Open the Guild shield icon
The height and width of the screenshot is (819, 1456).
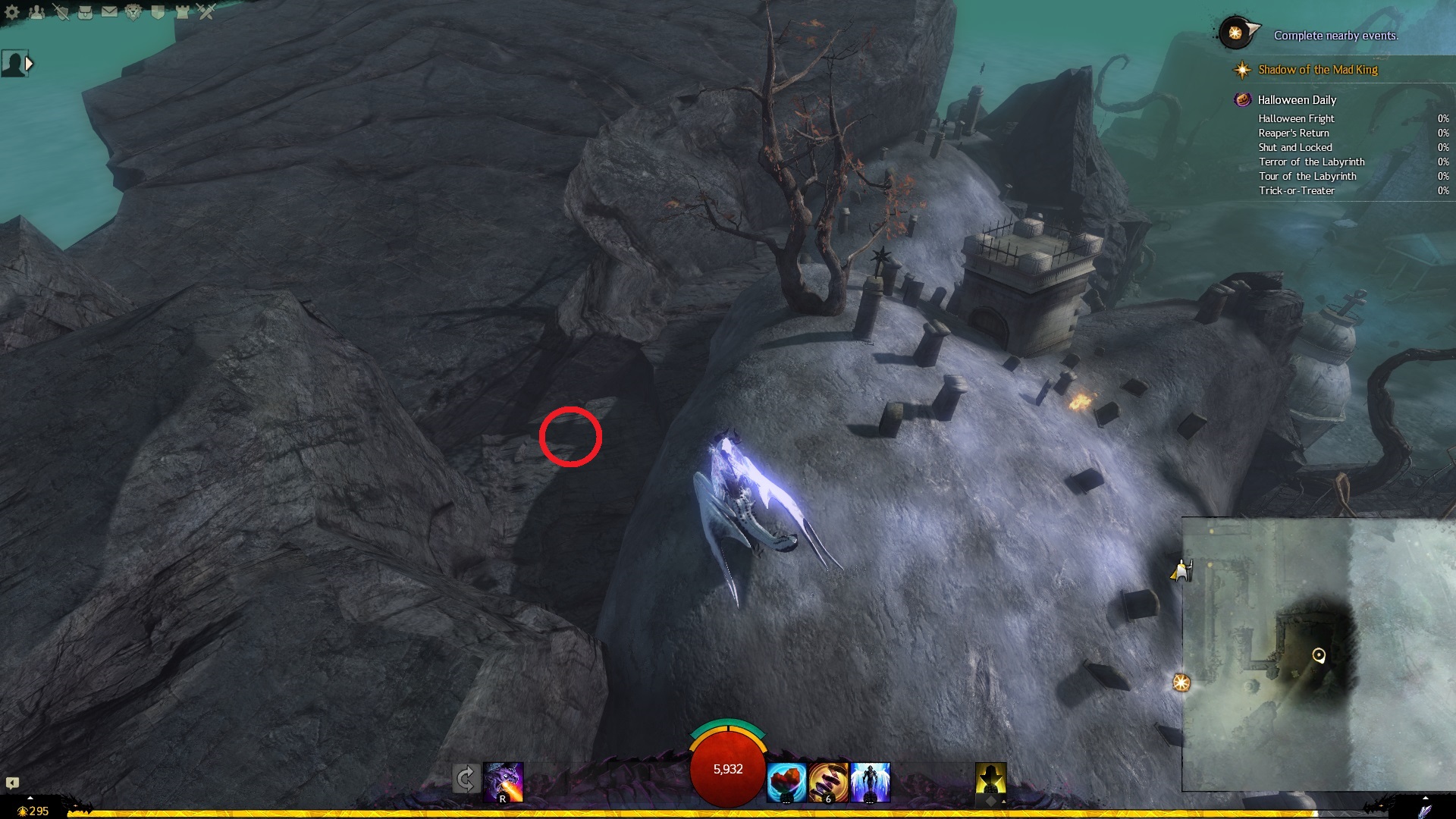click(x=158, y=12)
